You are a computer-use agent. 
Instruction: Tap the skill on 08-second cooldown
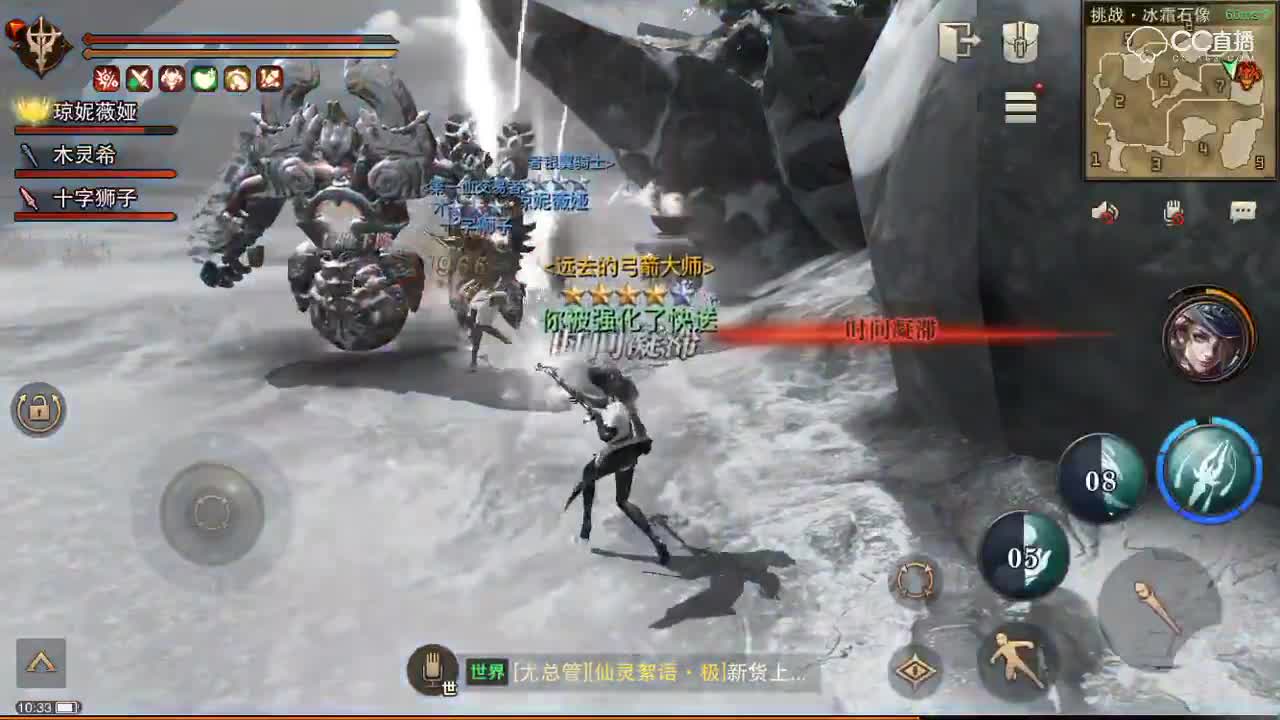pos(1100,480)
